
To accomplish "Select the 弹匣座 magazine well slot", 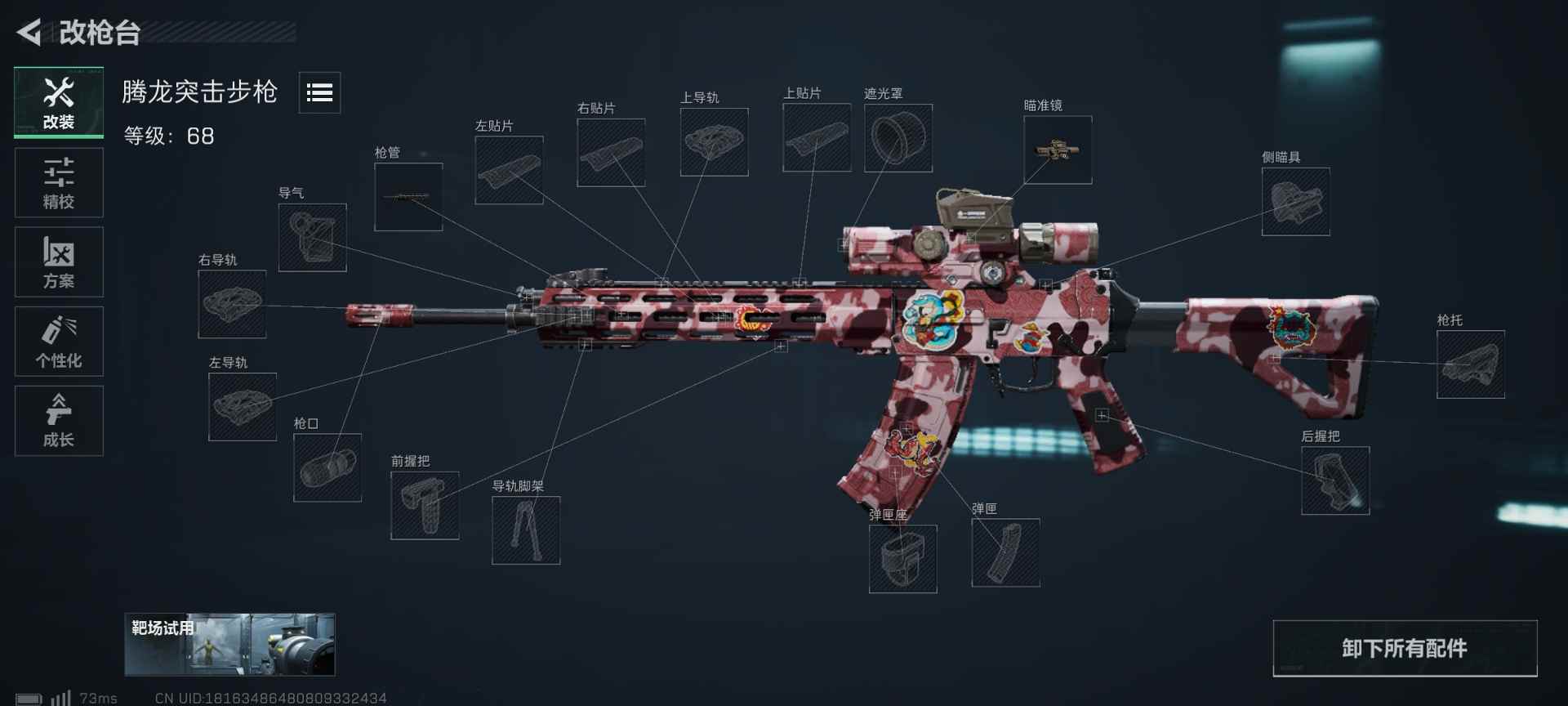I will (x=903, y=560).
